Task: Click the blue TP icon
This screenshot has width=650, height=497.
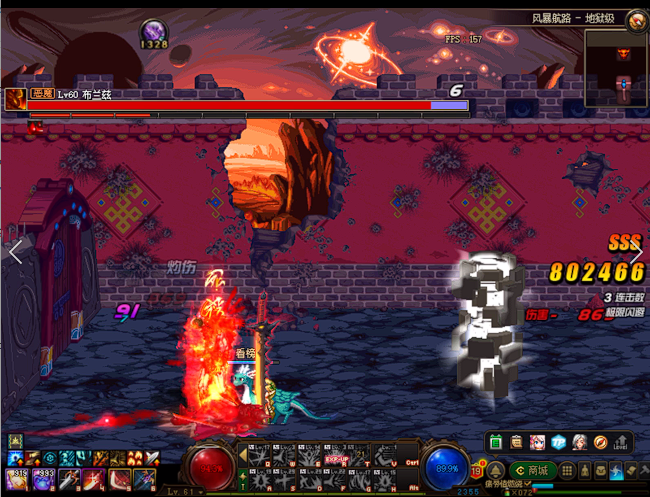Action: (559, 442)
